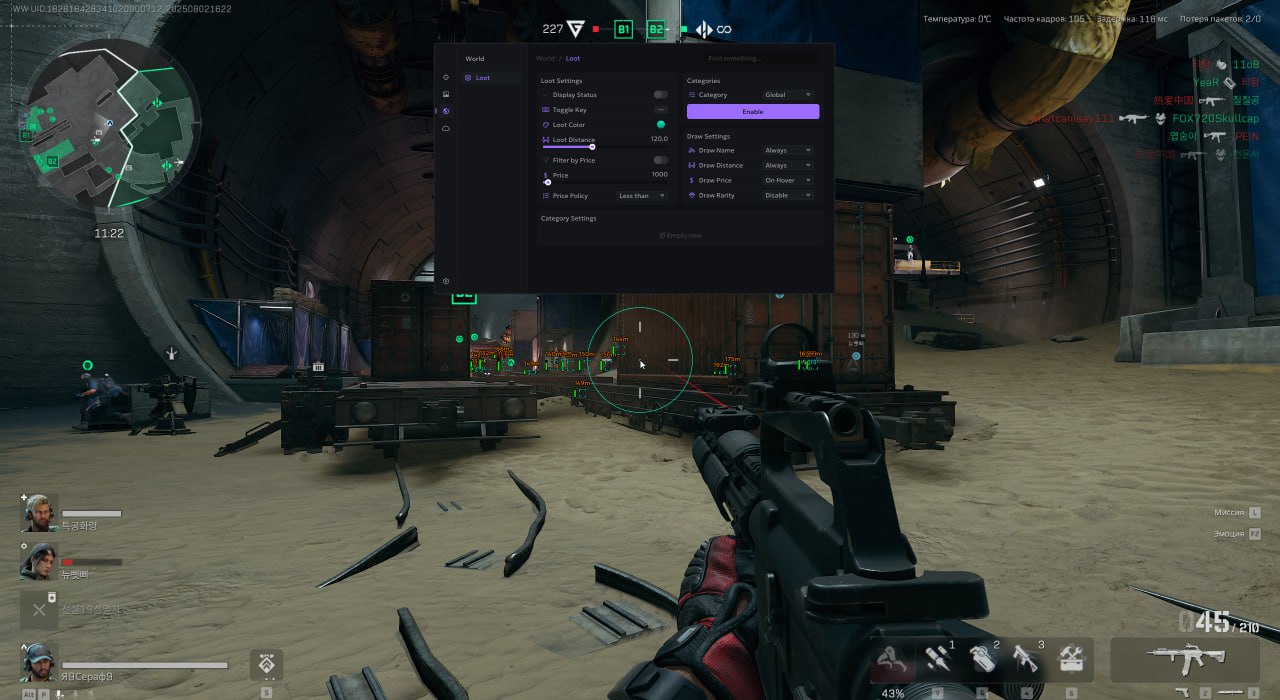Open the Category dropdown set to Global
The height and width of the screenshot is (700, 1280).
click(x=788, y=95)
